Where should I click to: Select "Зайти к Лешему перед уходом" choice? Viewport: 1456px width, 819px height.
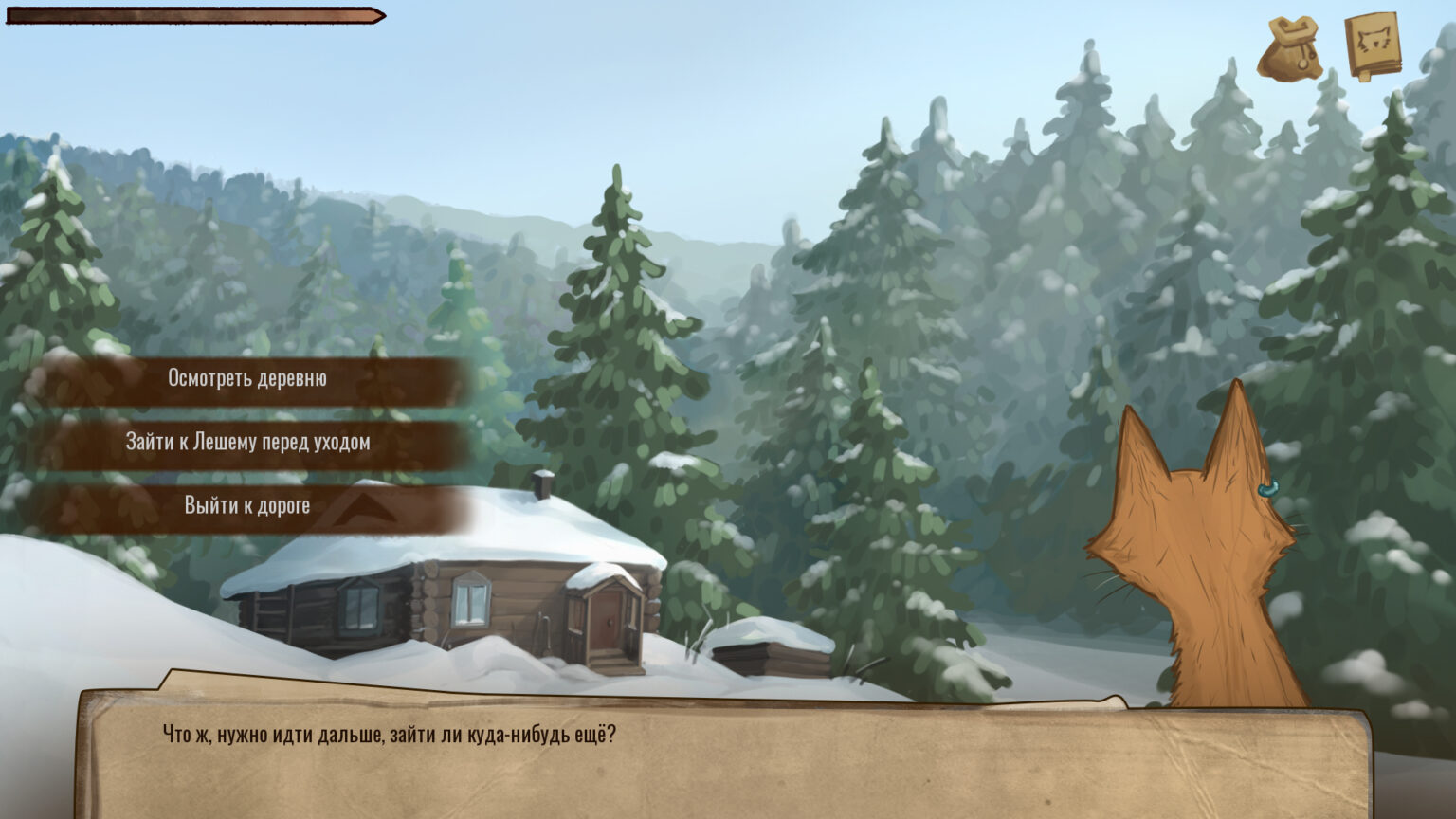click(247, 442)
